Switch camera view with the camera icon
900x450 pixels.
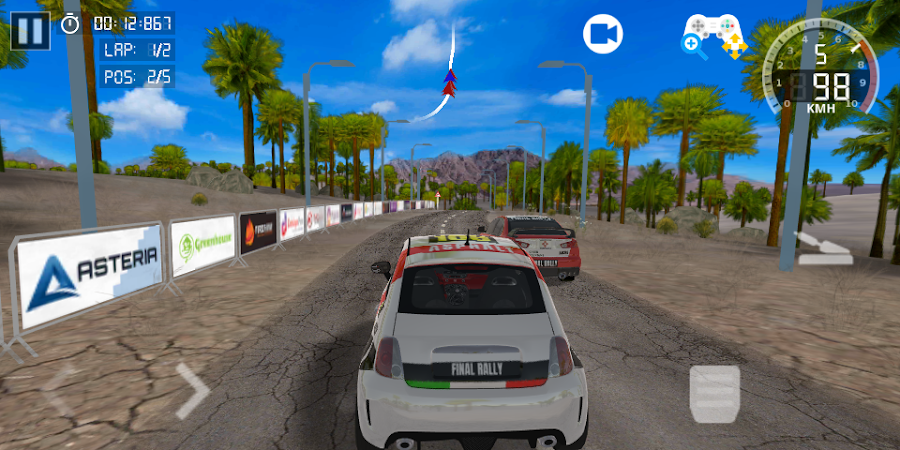coord(603,34)
